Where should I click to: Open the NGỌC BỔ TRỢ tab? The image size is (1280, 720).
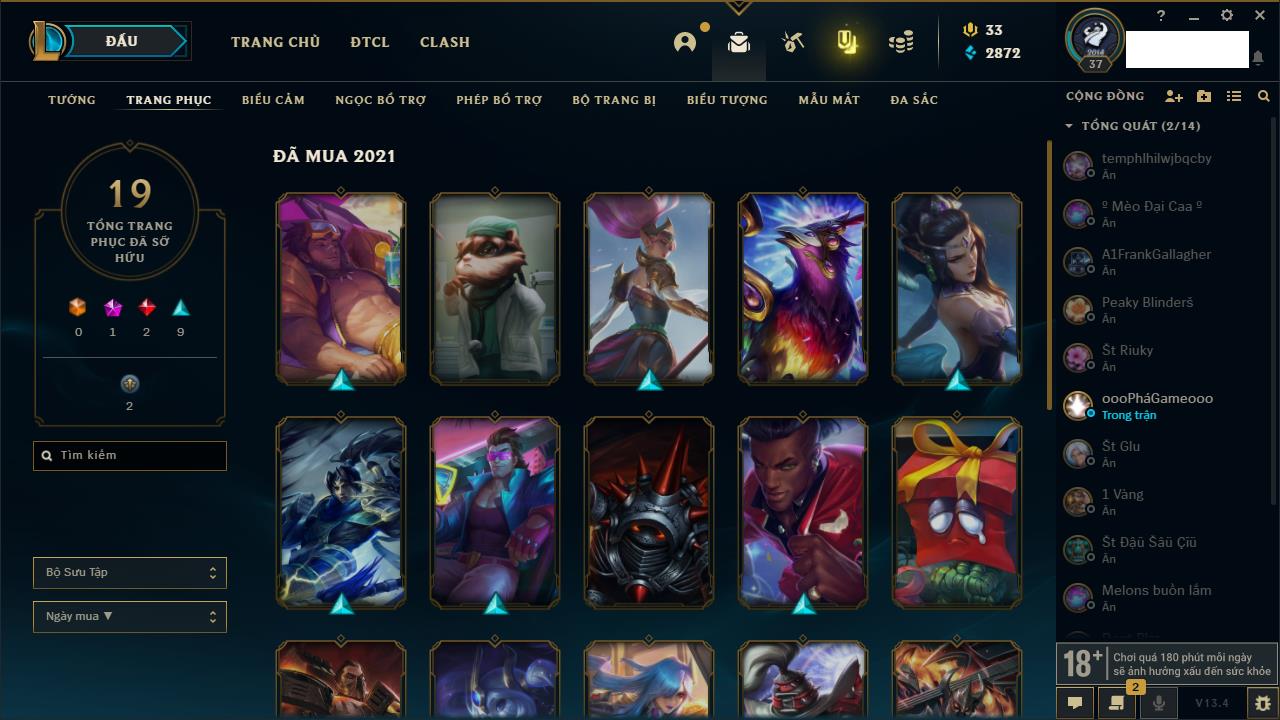380,100
